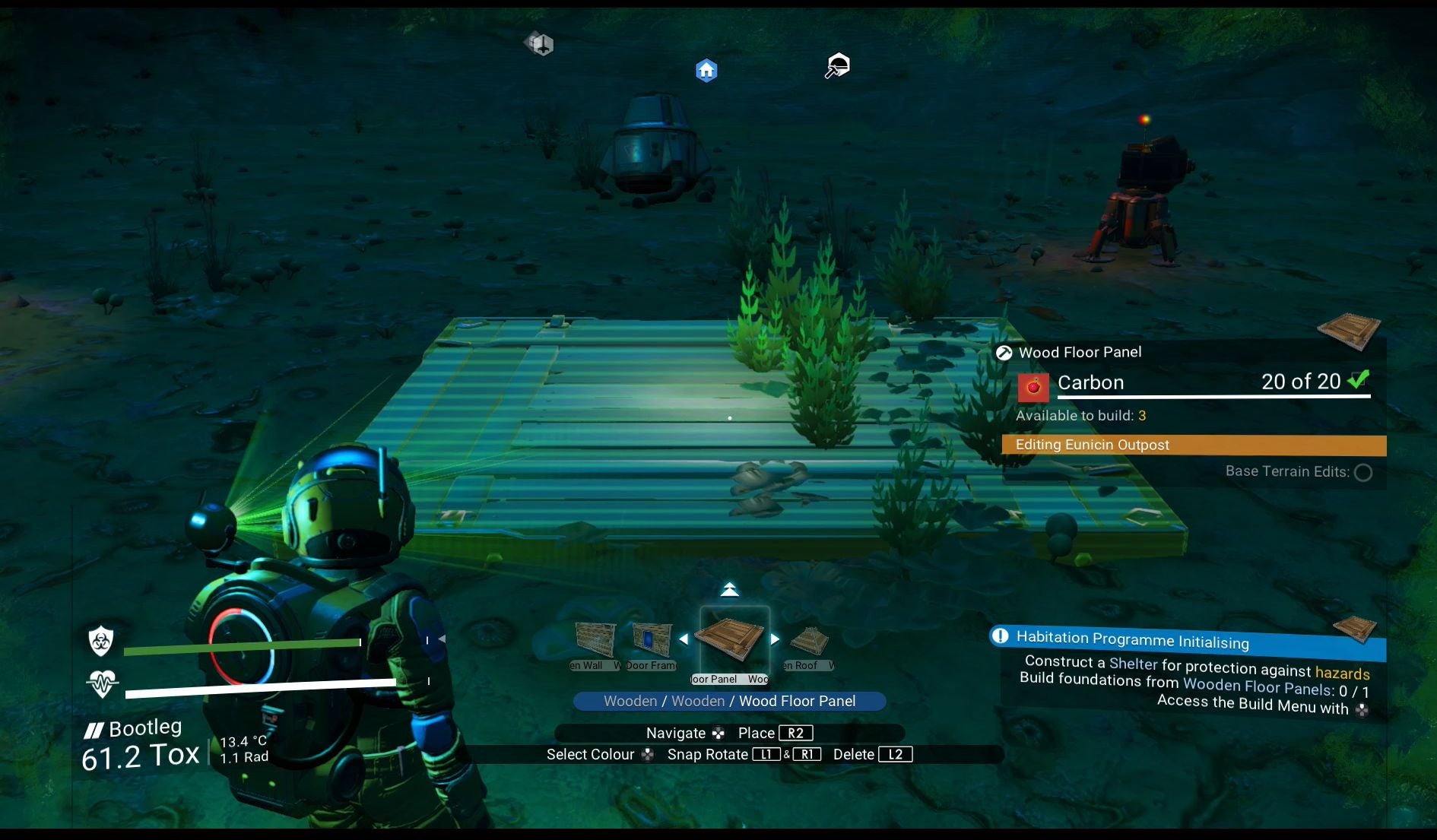Select the Carbon resource icon
The height and width of the screenshot is (840, 1437).
coord(1033,386)
